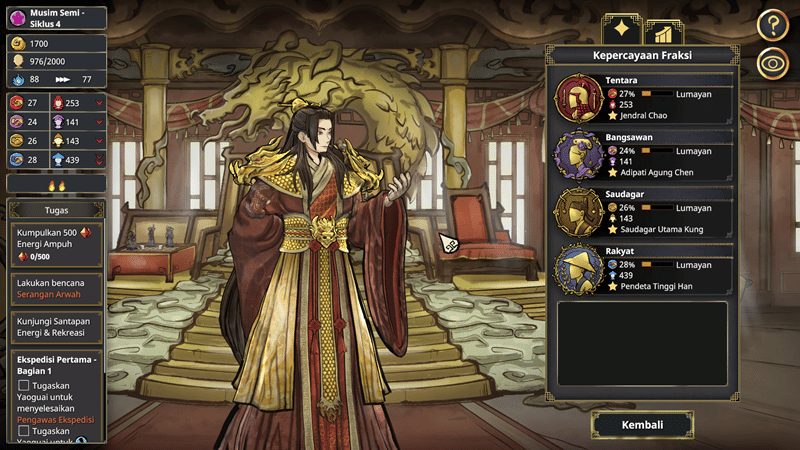Viewport: 800px width, 450px height.
Task: Click the Rakyat straw hat portrait
Action: pyautogui.click(x=578, y=268)
